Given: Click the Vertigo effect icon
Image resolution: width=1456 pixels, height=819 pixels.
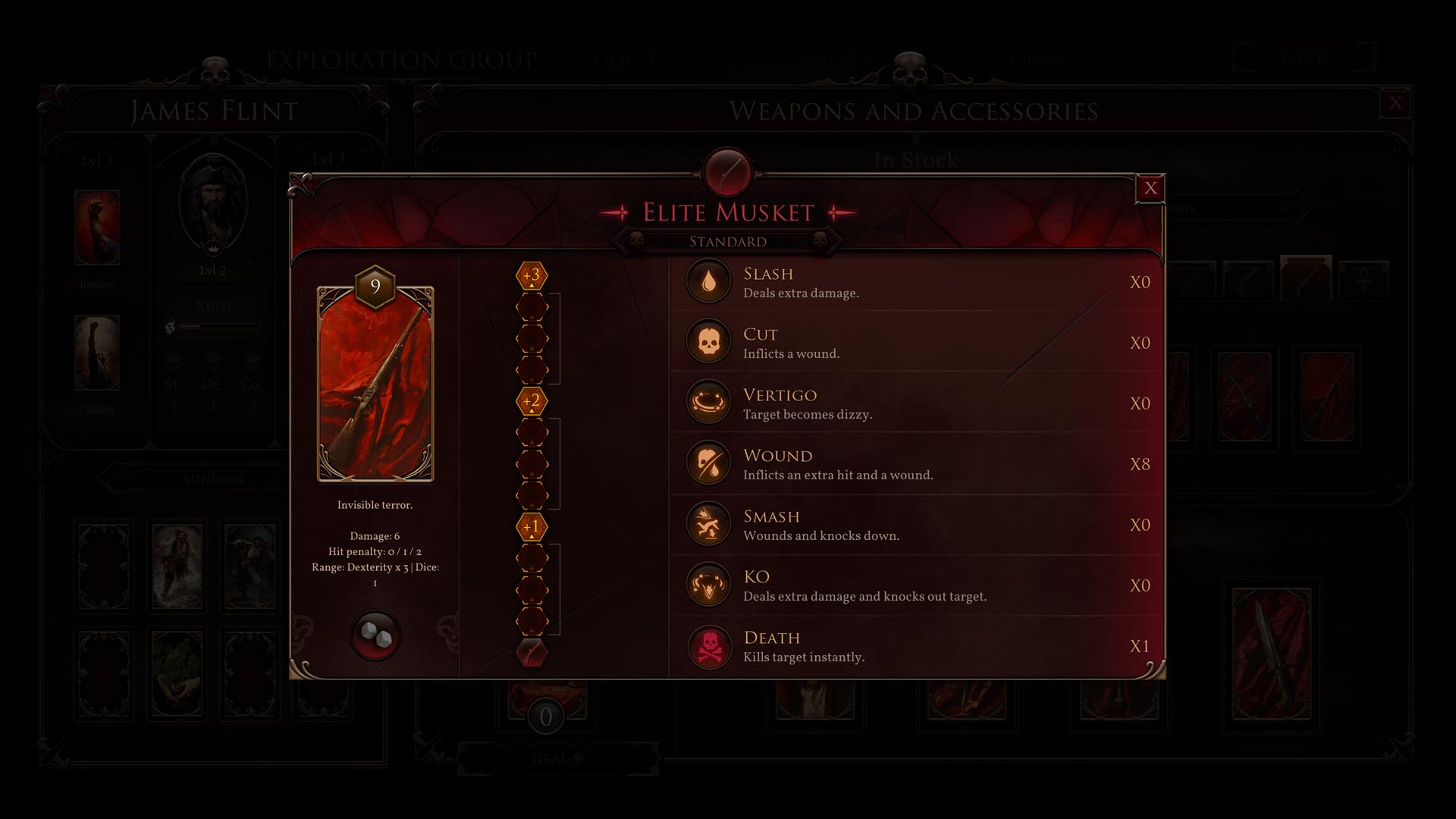Looking at the screenshot, I should pyautogui.click(x=708, y=403).
